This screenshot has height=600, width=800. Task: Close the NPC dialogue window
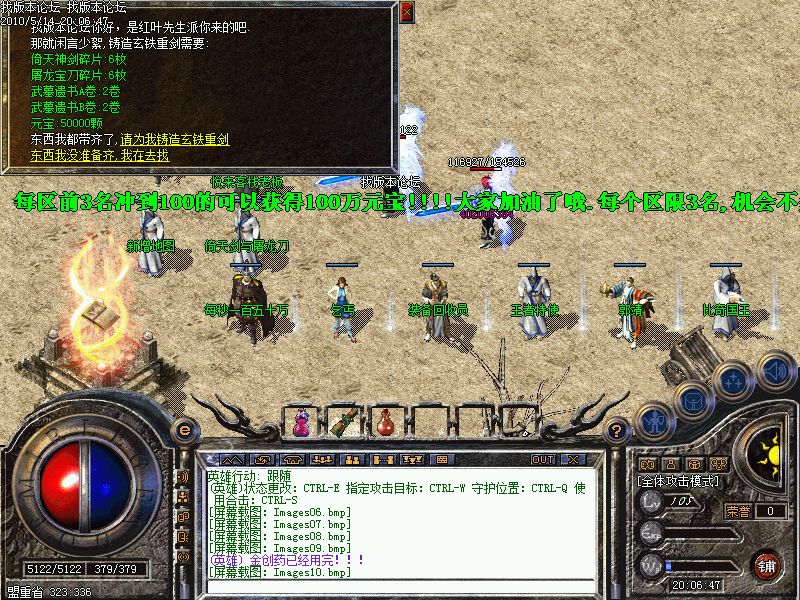point(406,12)
